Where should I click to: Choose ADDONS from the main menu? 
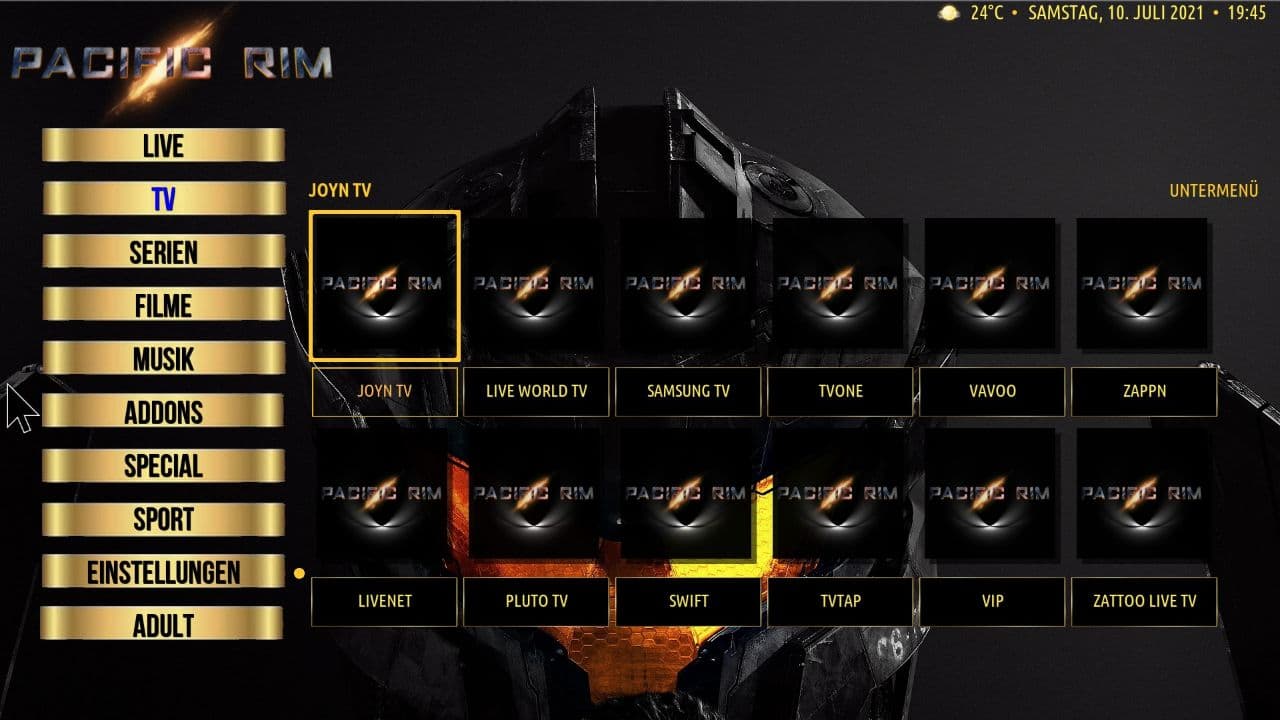[163, 412]
